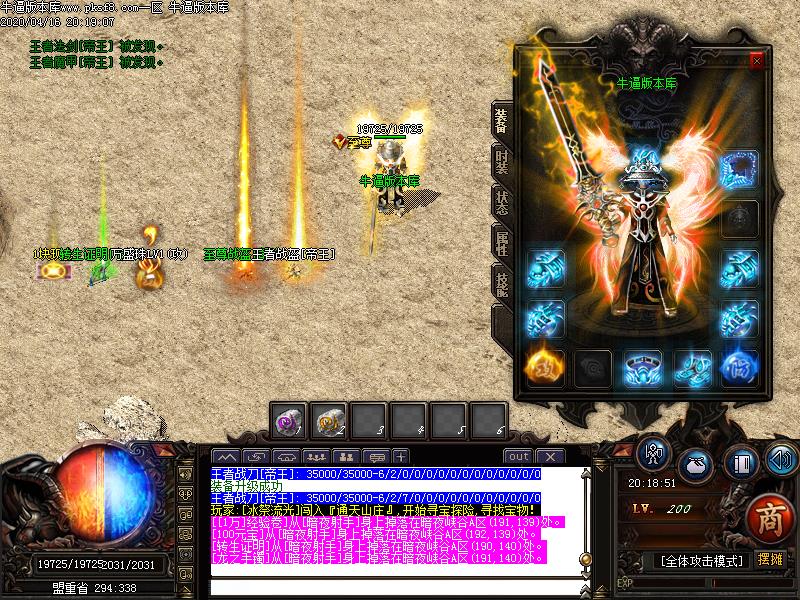Switch to the 时装 fashion tab
This screenshot has width=800, height=600.
click(502, 160)
